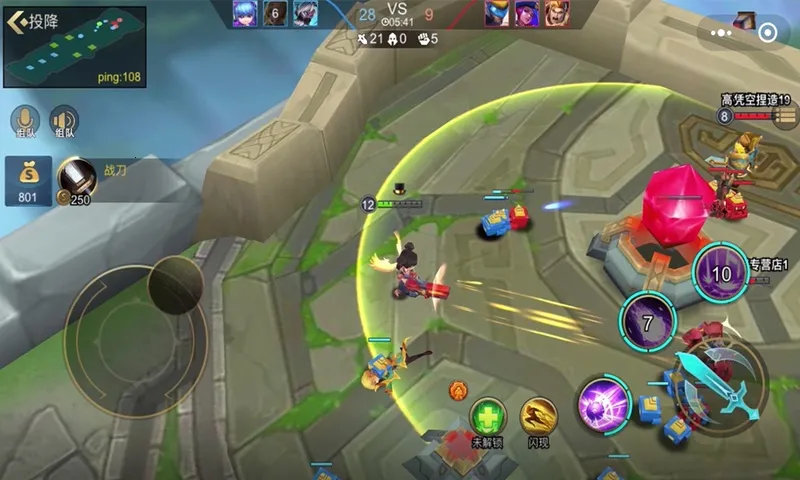Screen dimensions: 800x480
Task: Select the blue-haired ally portrait
Action: pos(246,13)
